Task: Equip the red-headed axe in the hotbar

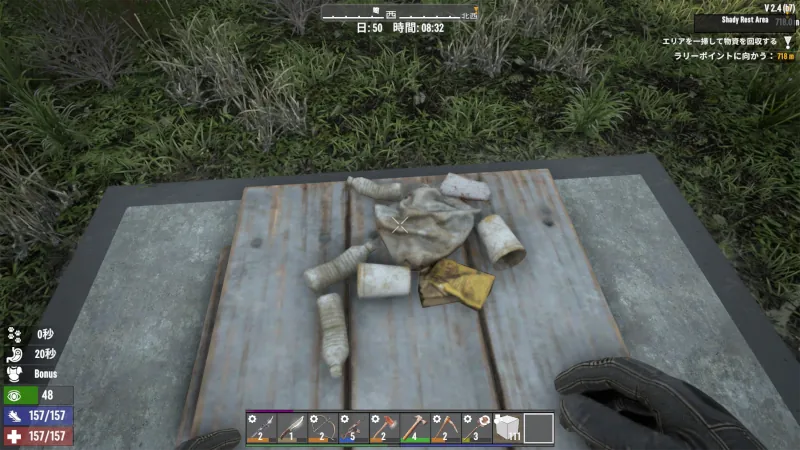Action: click(384, 427)
